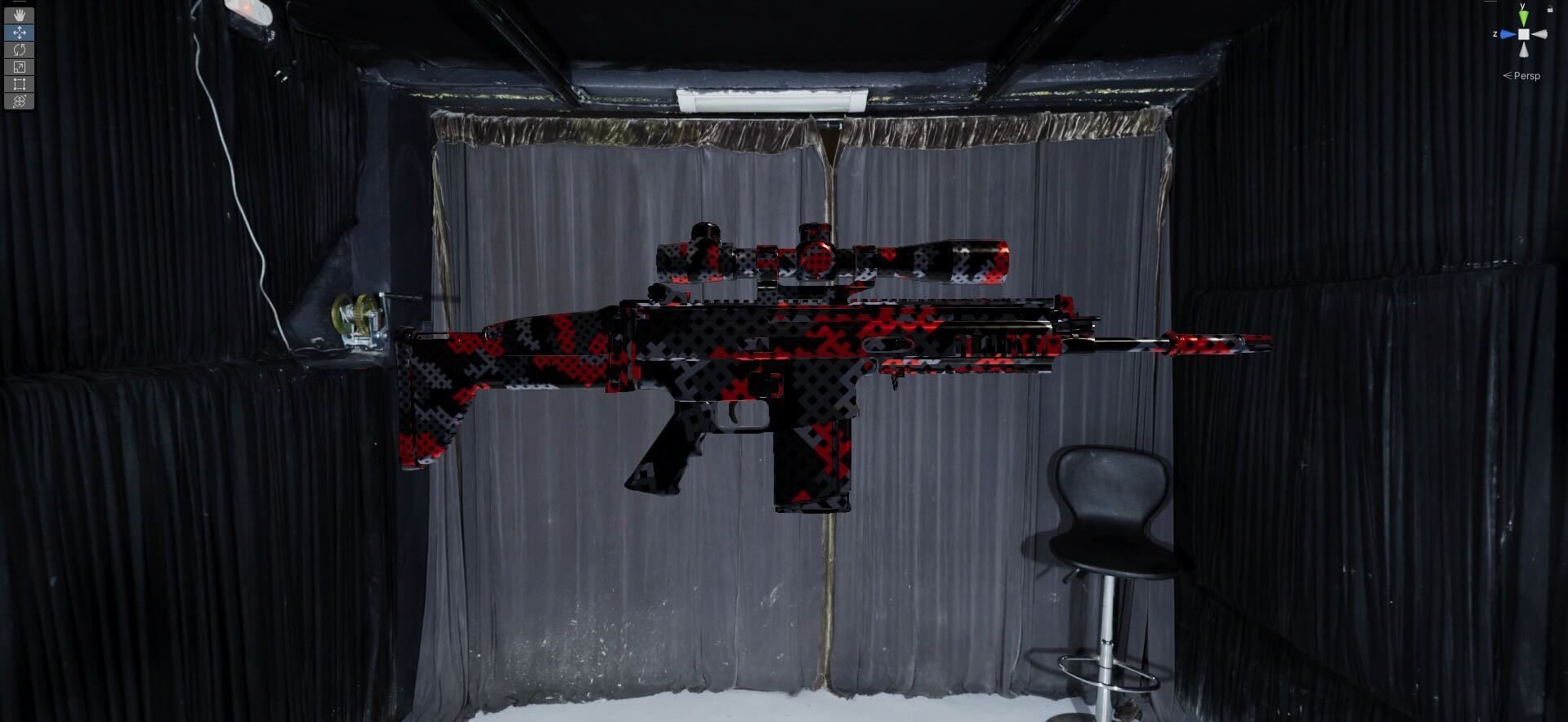This screenshot has width=1568, height=722.
Task: Click the toolbar overlay drag handle
Action: 18,3
